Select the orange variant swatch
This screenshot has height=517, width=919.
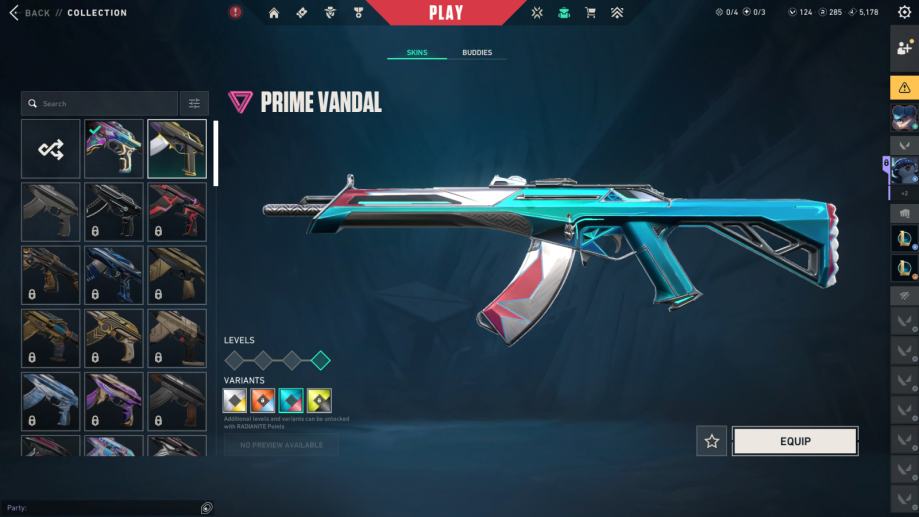(263, 401)
